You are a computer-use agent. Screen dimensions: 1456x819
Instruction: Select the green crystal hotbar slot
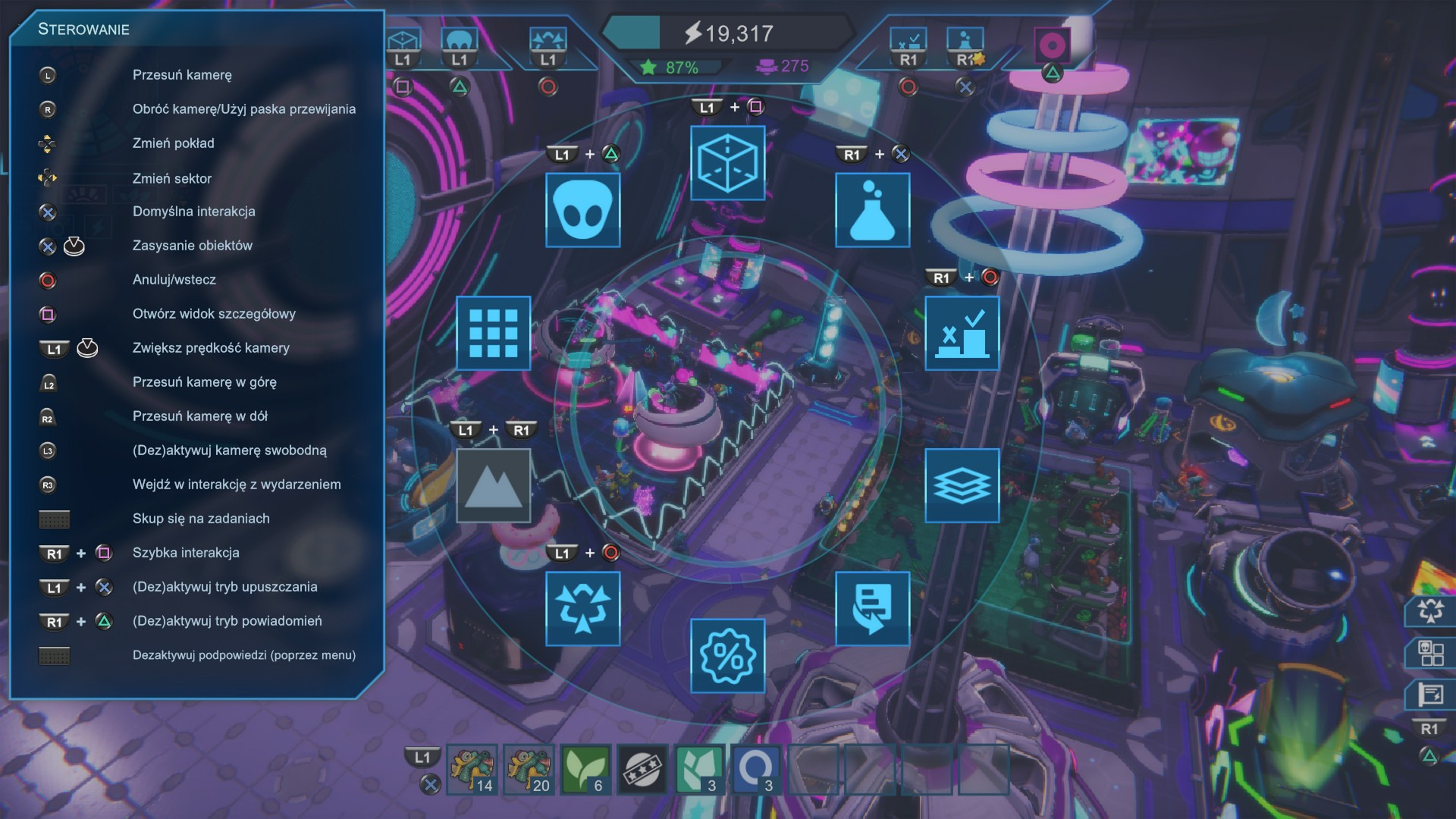point(699,770)
